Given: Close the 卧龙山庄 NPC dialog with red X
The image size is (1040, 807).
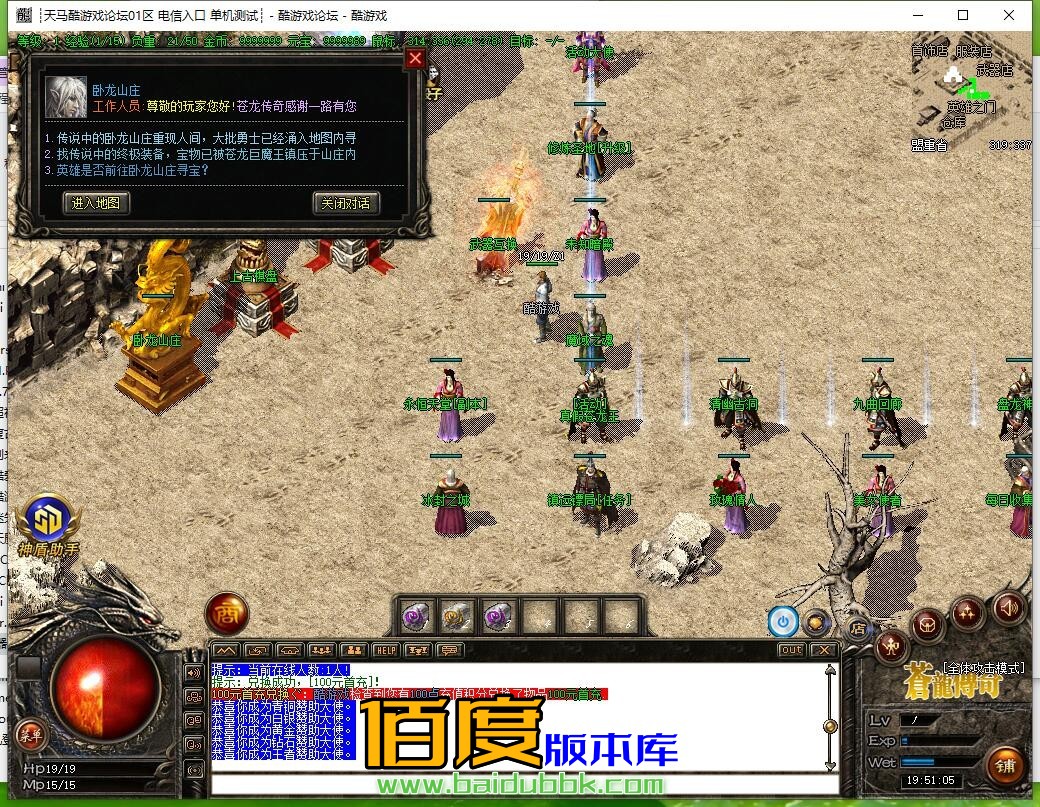Looking at the screenshot, I should coord(415,59).
